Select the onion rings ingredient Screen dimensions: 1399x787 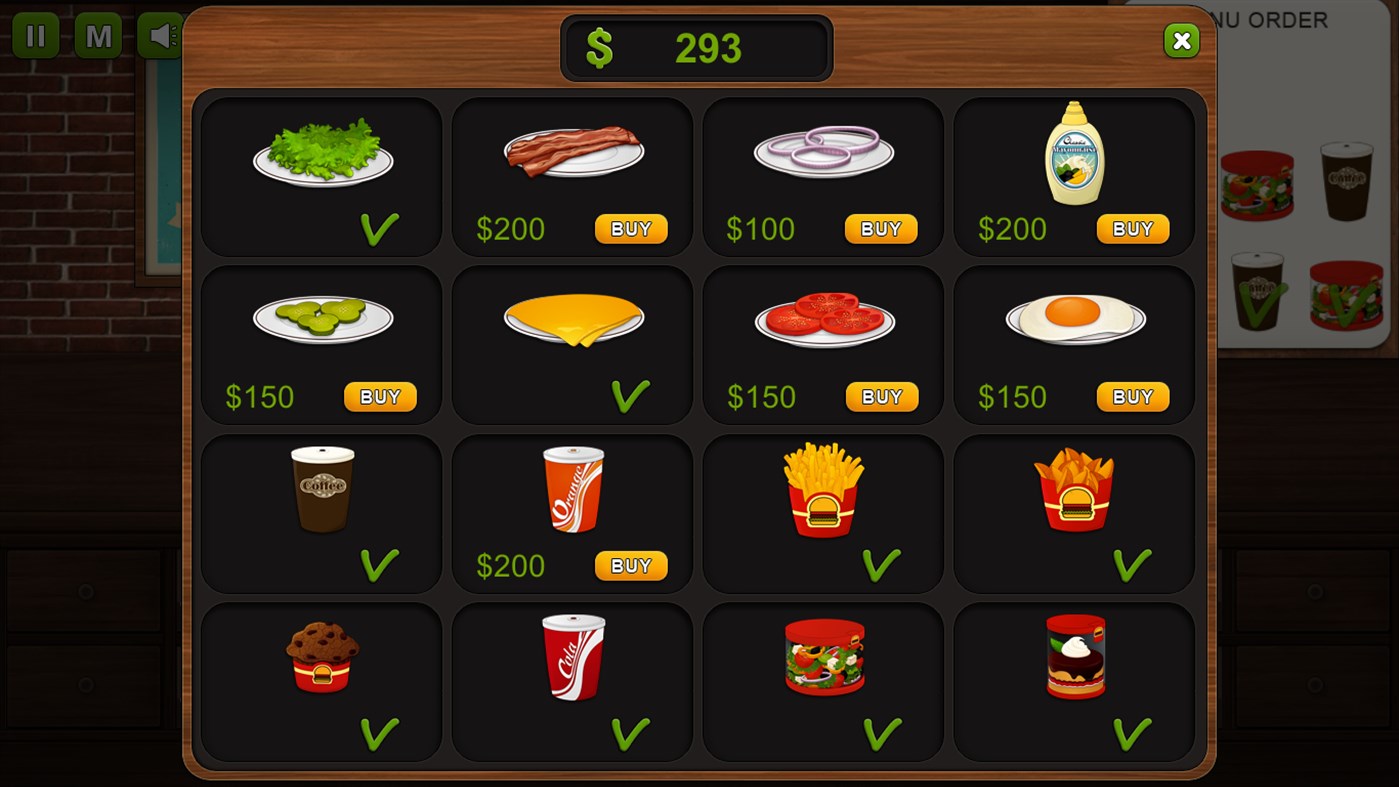[x=822, y=150]
